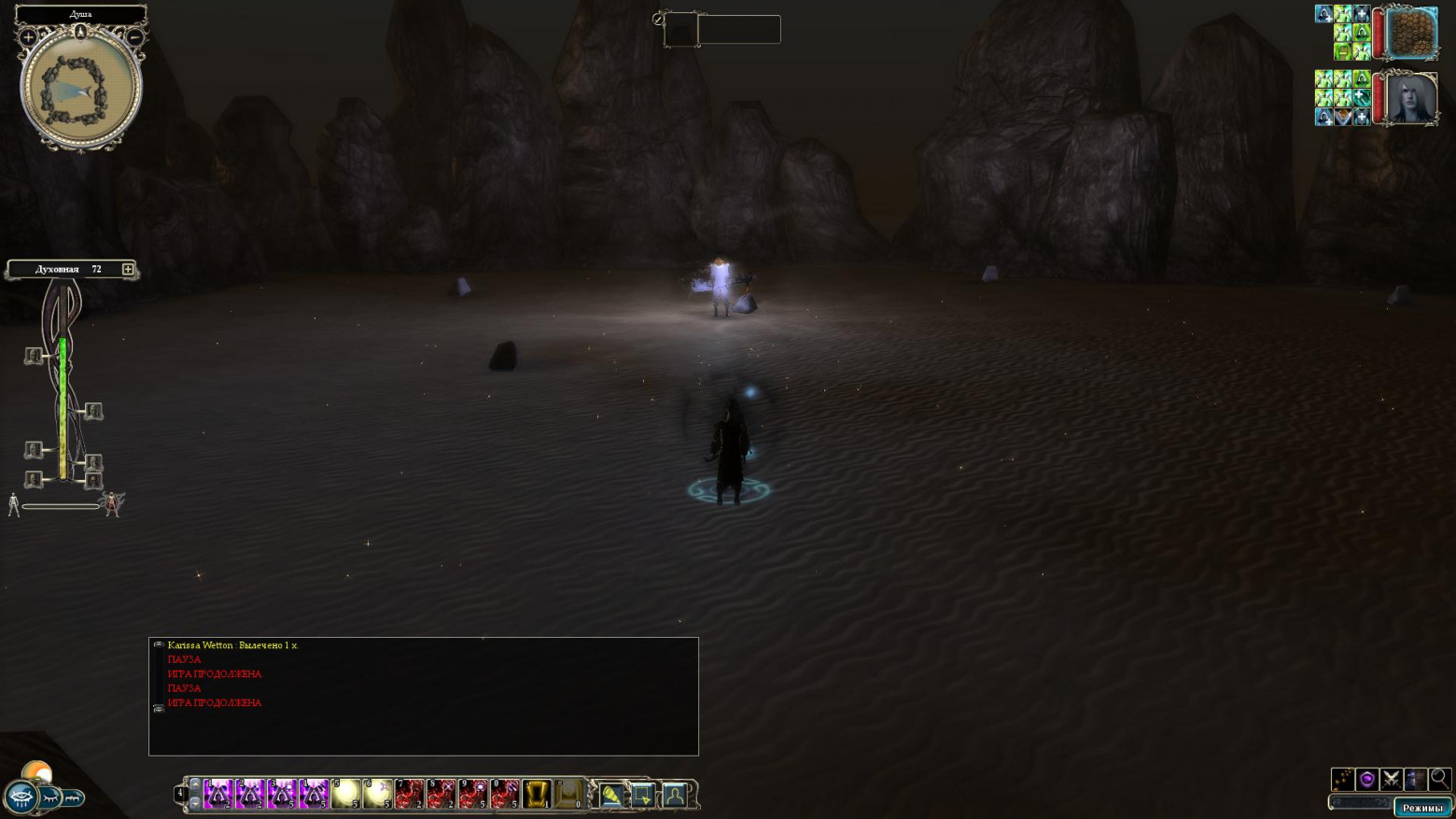
Task: Zoom out the minimap with minus button
Action: click(x=135, y=37)
